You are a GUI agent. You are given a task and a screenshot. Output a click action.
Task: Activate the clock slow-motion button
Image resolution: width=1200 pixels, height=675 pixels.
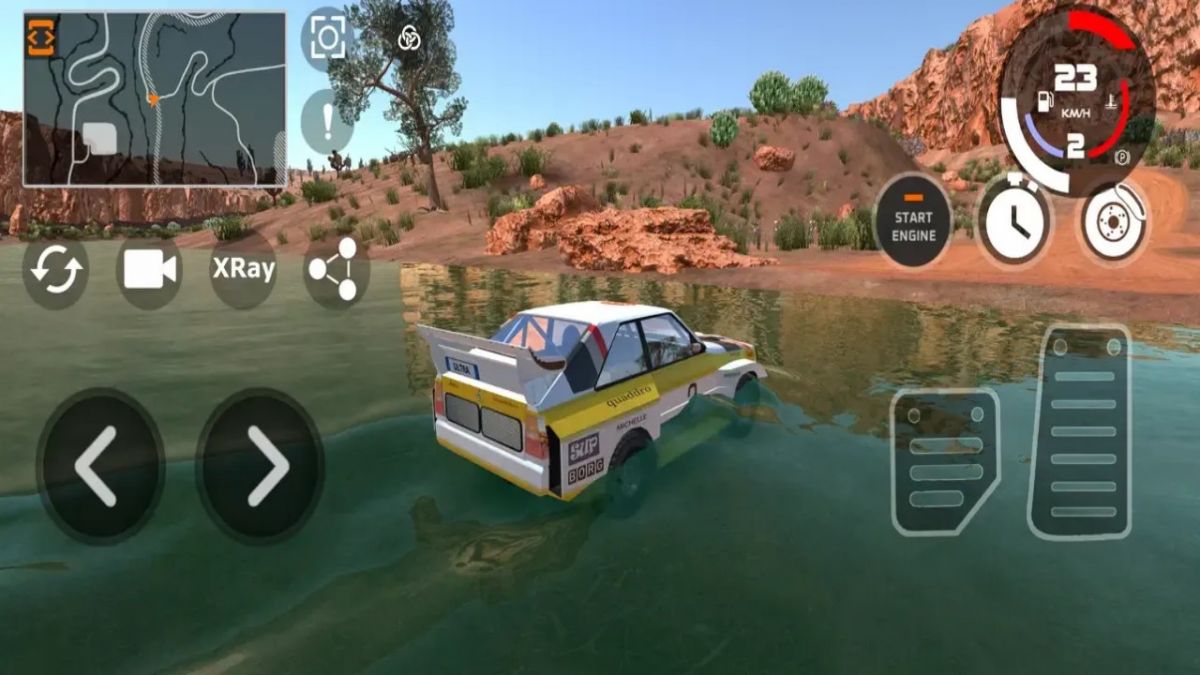[x=1013, y=220]
